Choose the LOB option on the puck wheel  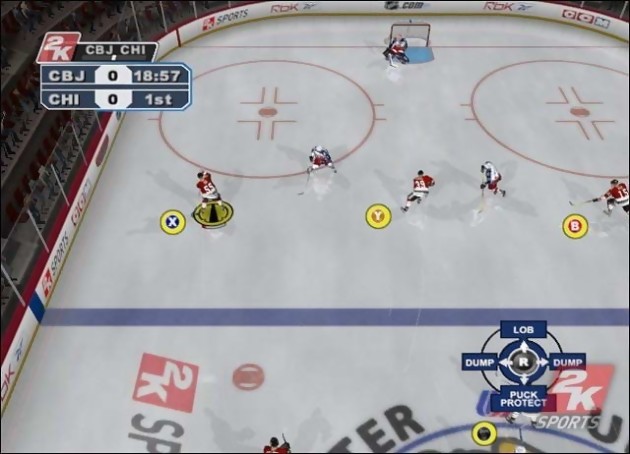[x=523, y=330]
